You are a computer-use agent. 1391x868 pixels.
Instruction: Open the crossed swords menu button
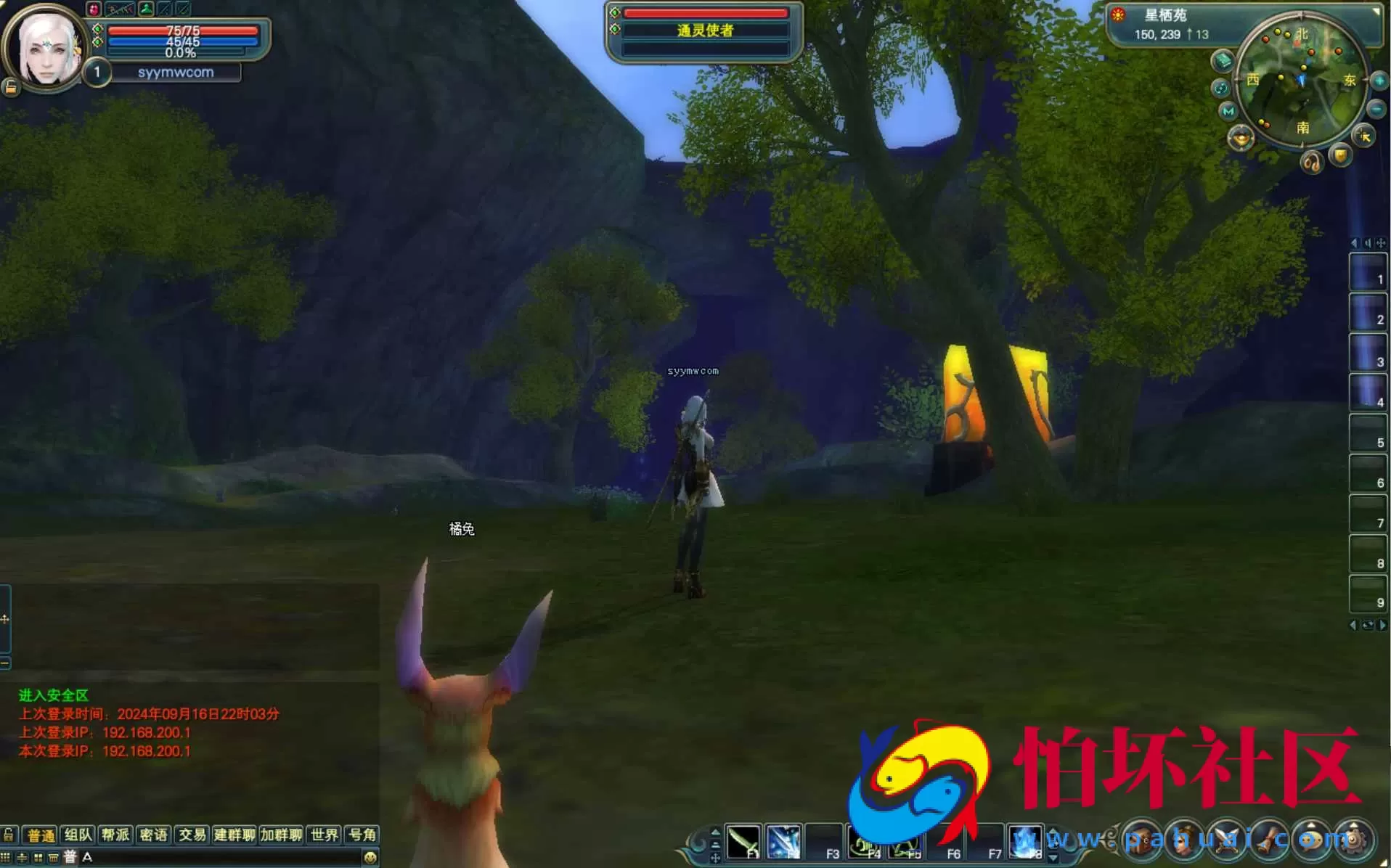pos(1227,840)
